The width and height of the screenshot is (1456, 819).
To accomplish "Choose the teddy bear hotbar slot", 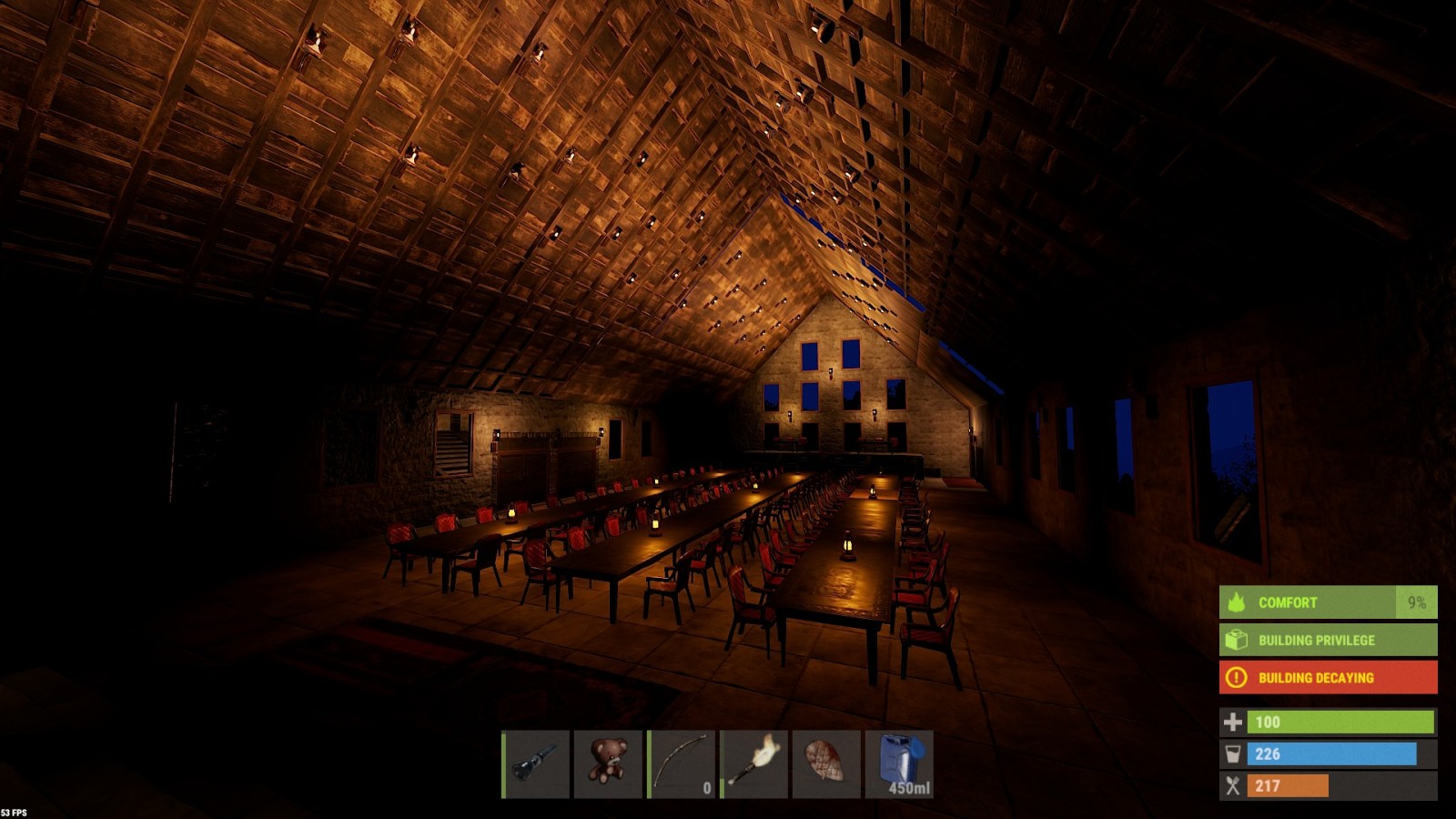I will click(608, 763).
